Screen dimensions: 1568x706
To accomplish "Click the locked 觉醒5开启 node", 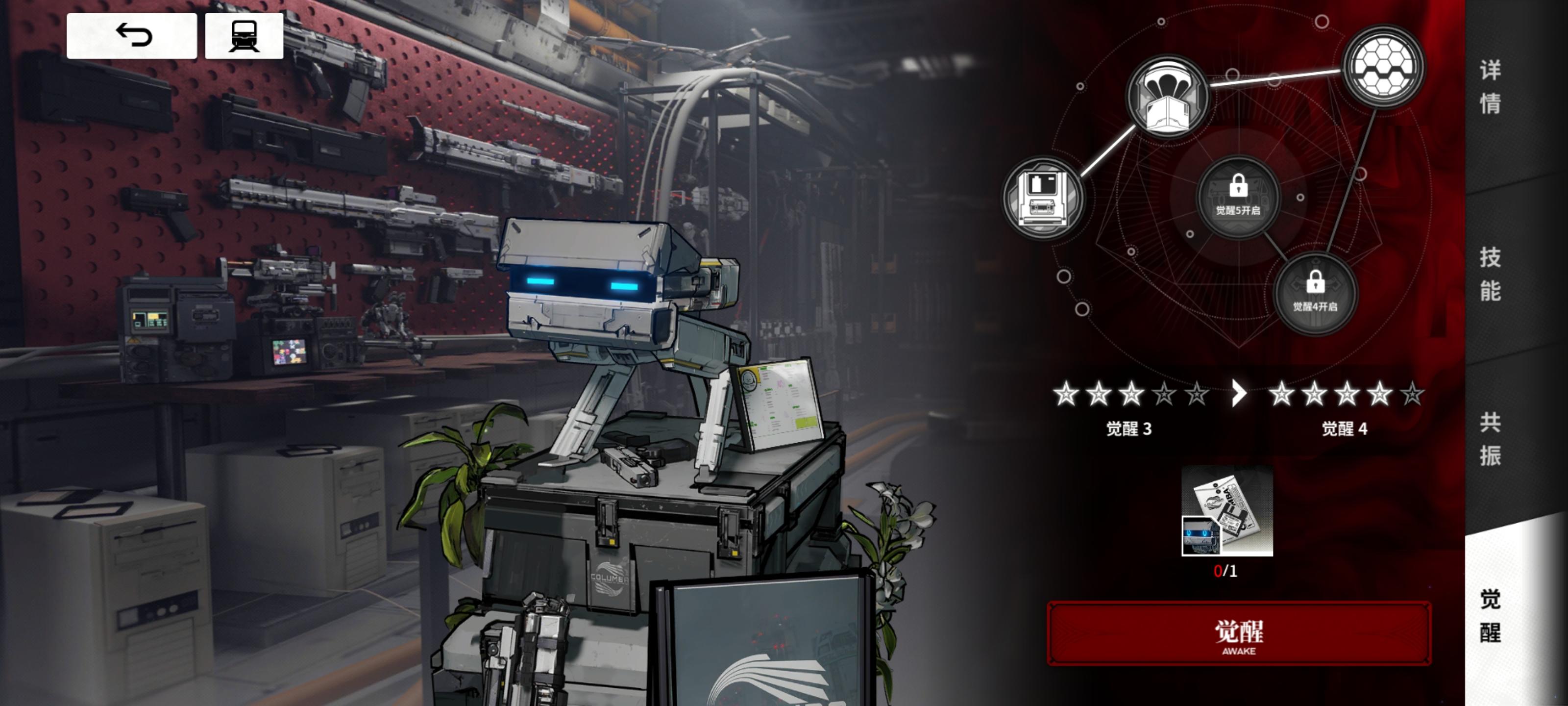I will pyautogui.click(x=1238, y=196).
